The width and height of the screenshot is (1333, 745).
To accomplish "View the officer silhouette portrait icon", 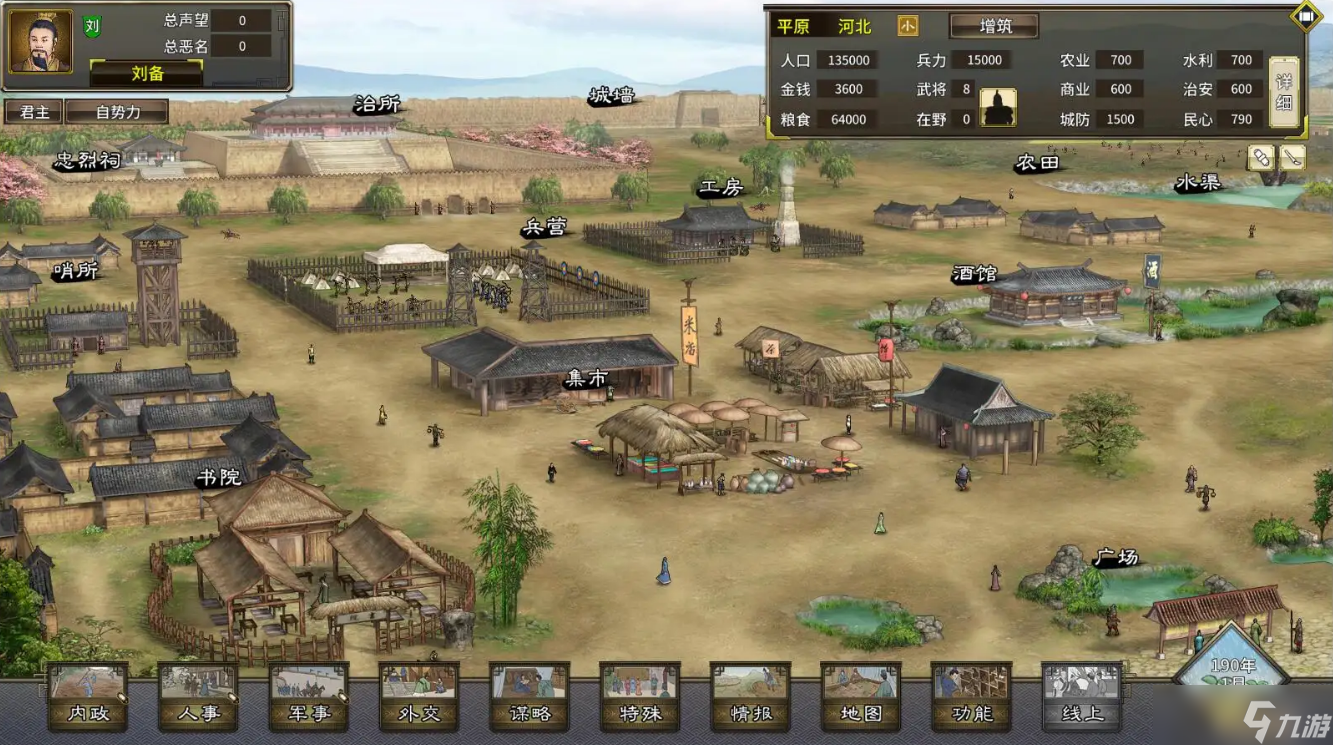I will (x=998, y=107).
